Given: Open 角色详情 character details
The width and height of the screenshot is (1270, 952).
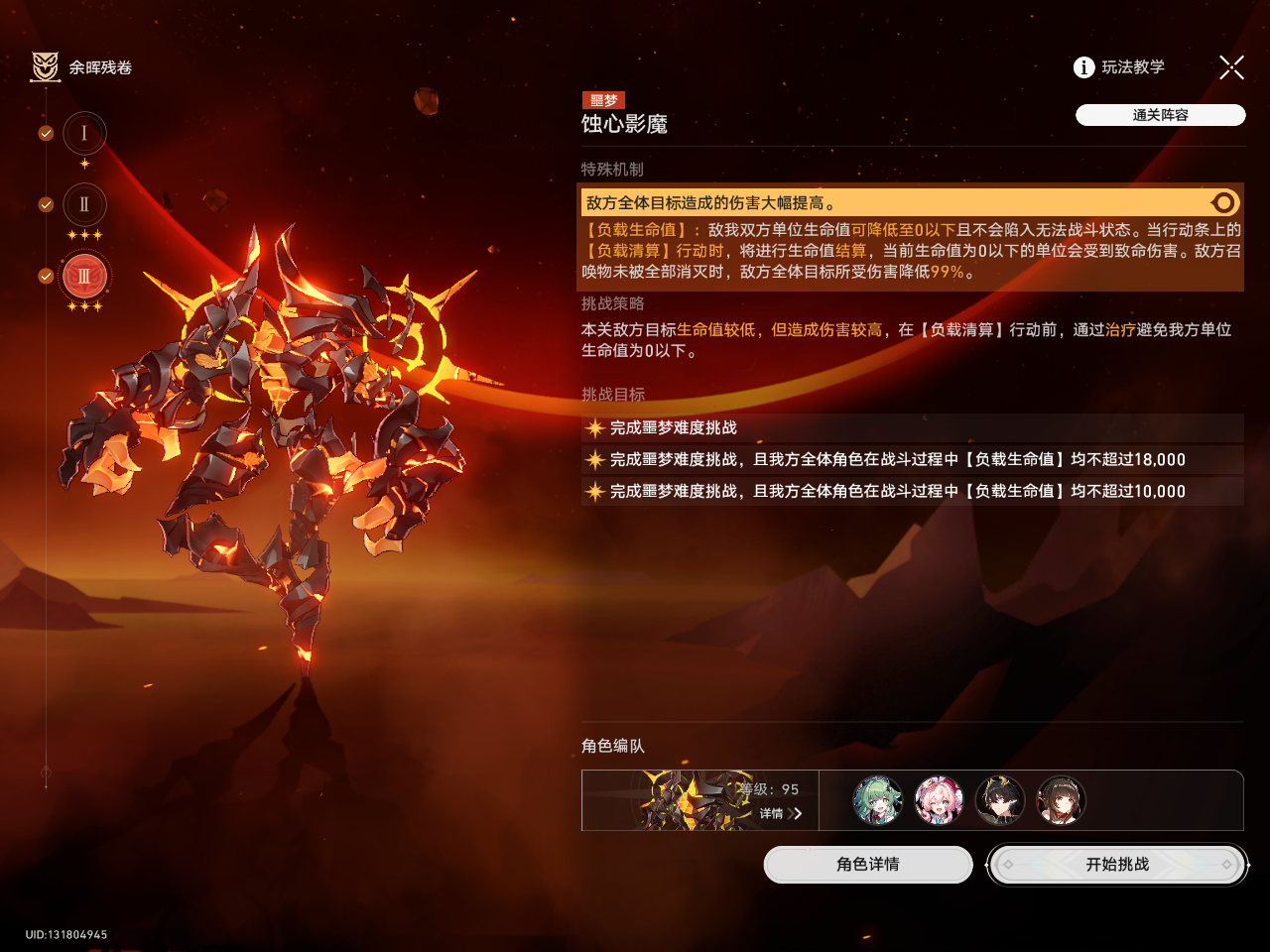Looking at the screenshot, I should coord(867,865).
